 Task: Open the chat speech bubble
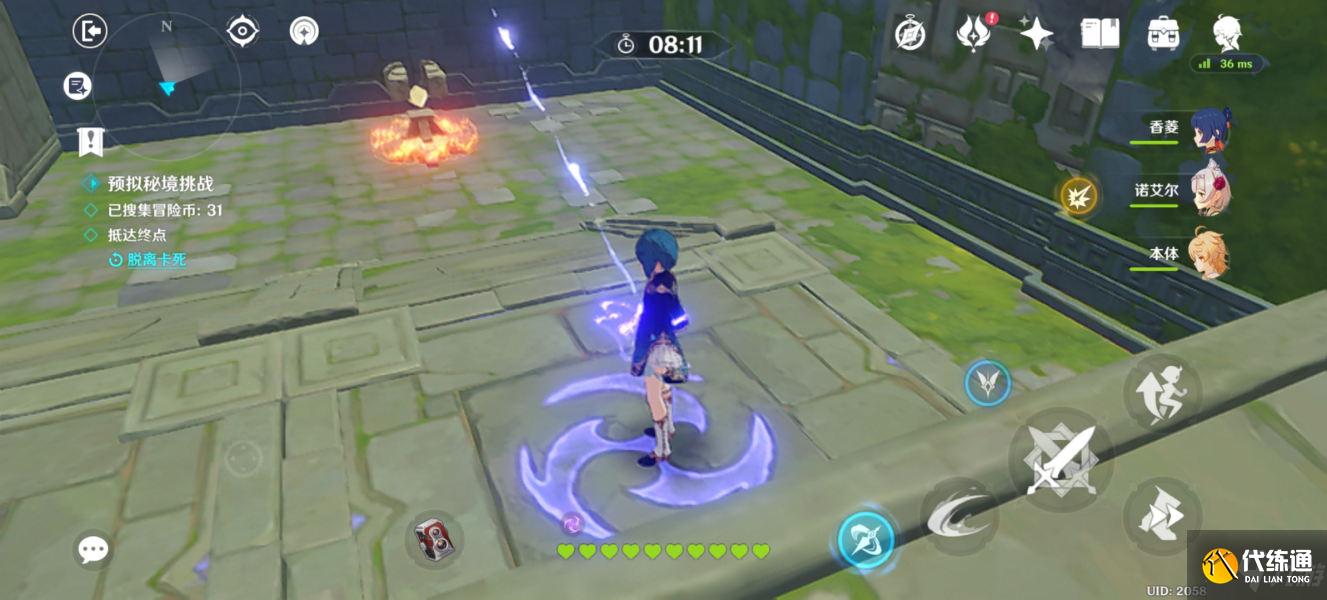(94, 548)
